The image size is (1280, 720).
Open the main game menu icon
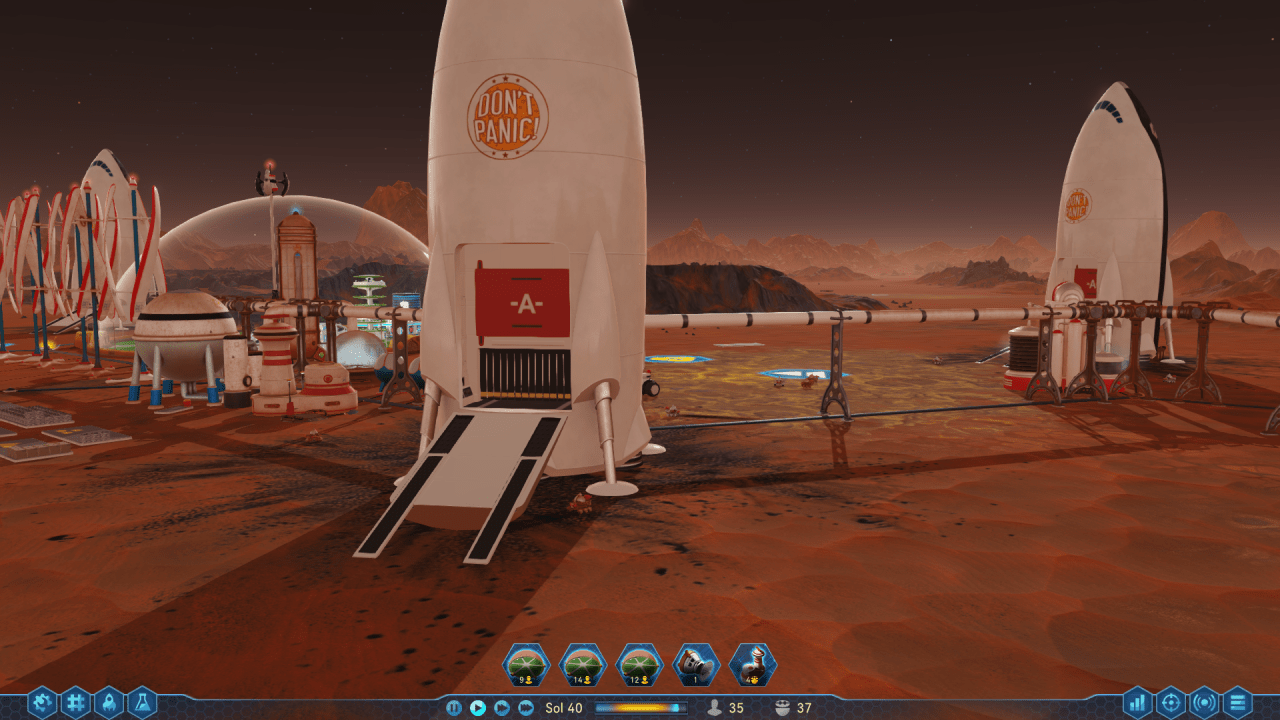pyautogui.click(x=1238, y=702)
